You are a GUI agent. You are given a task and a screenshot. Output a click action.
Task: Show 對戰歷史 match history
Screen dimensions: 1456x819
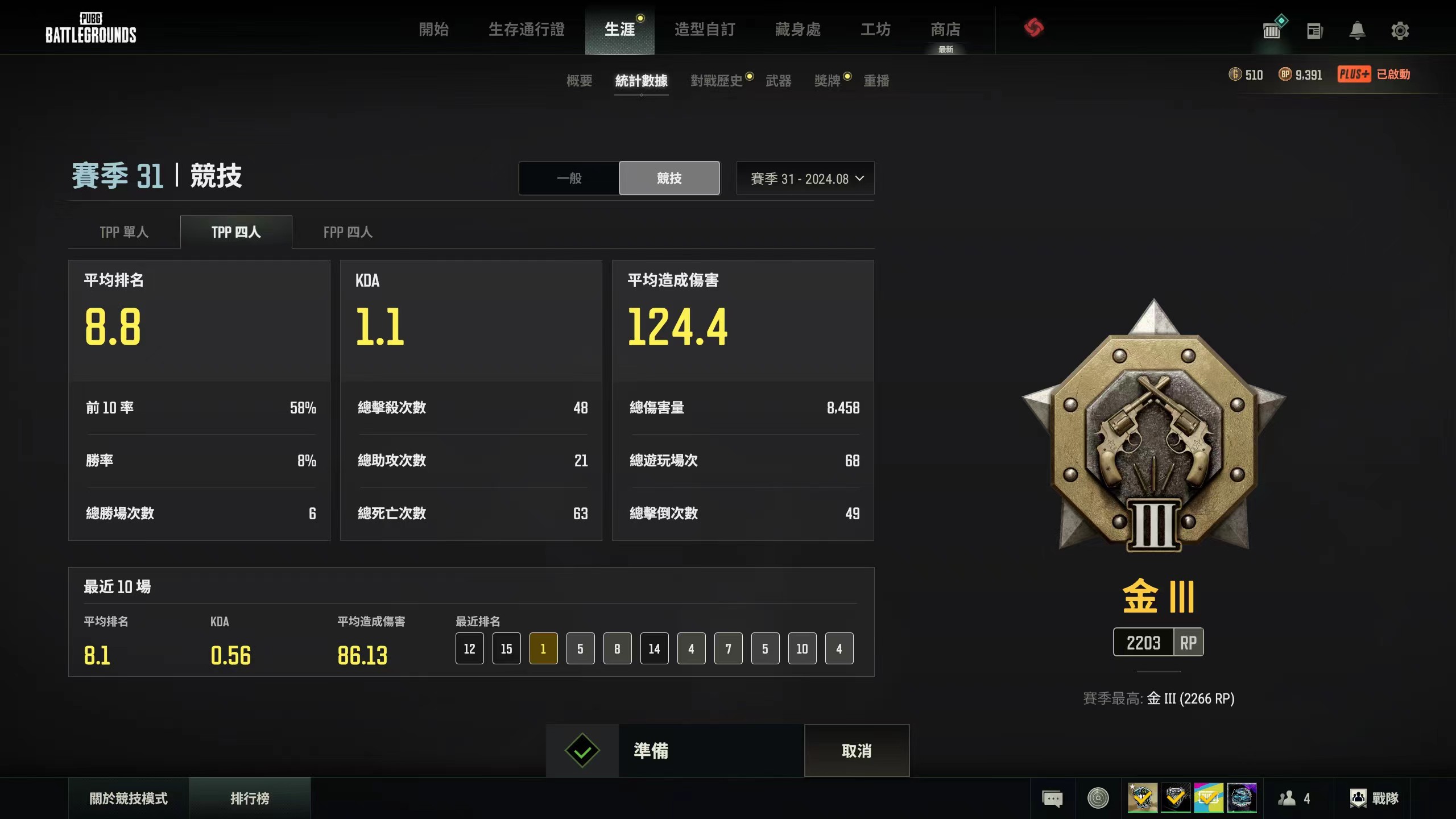[x=717, y=81]
